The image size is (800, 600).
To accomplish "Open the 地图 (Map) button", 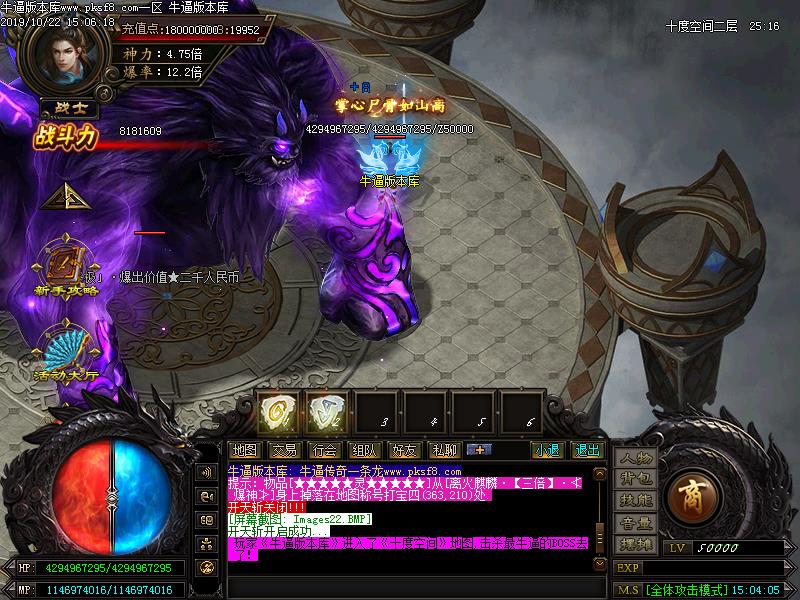I will [x=244, y=450].
